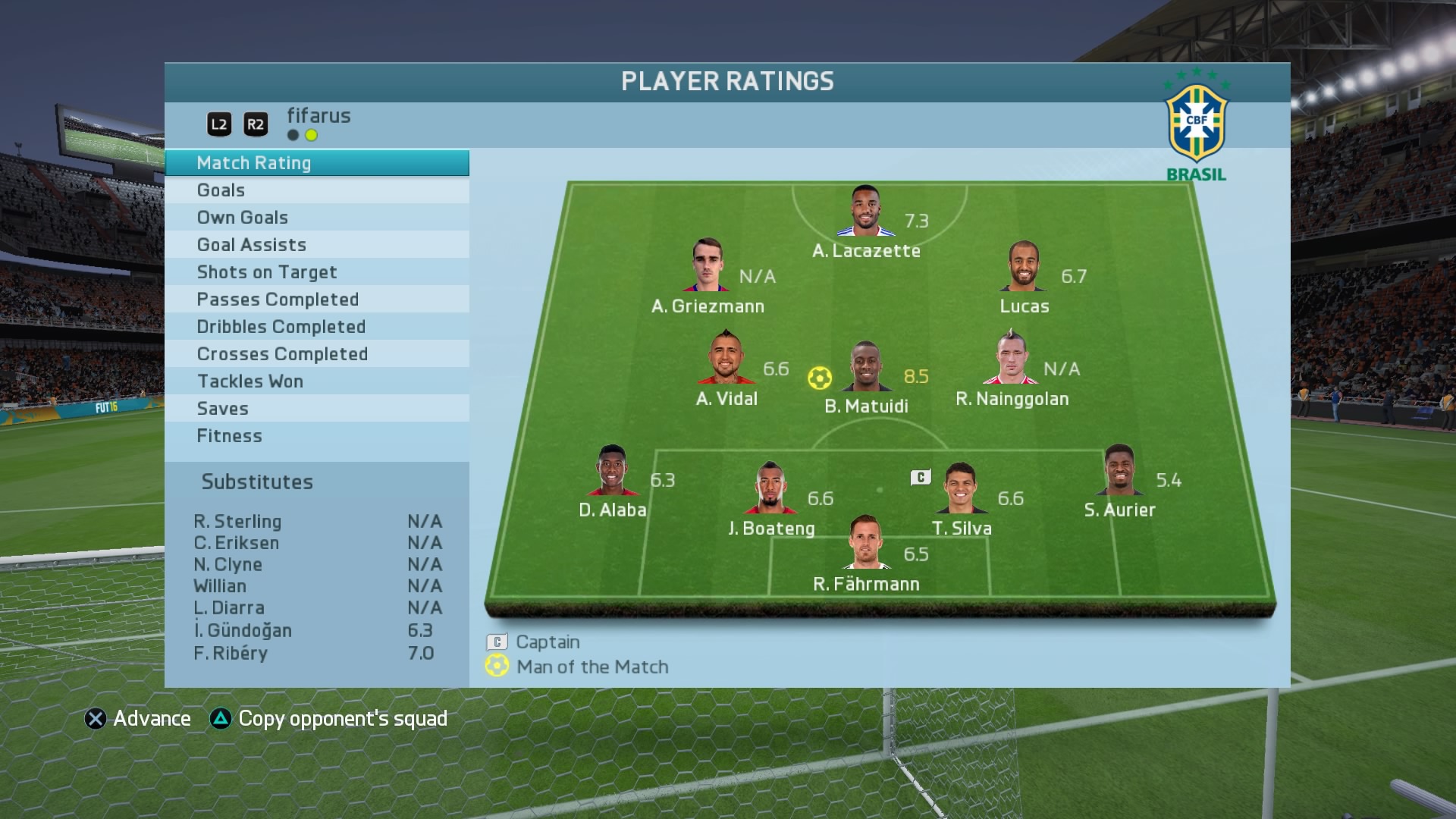The image size is (1456, 819).
Task: Select A. Lacazette's player portrait
Action: (865, 212)
